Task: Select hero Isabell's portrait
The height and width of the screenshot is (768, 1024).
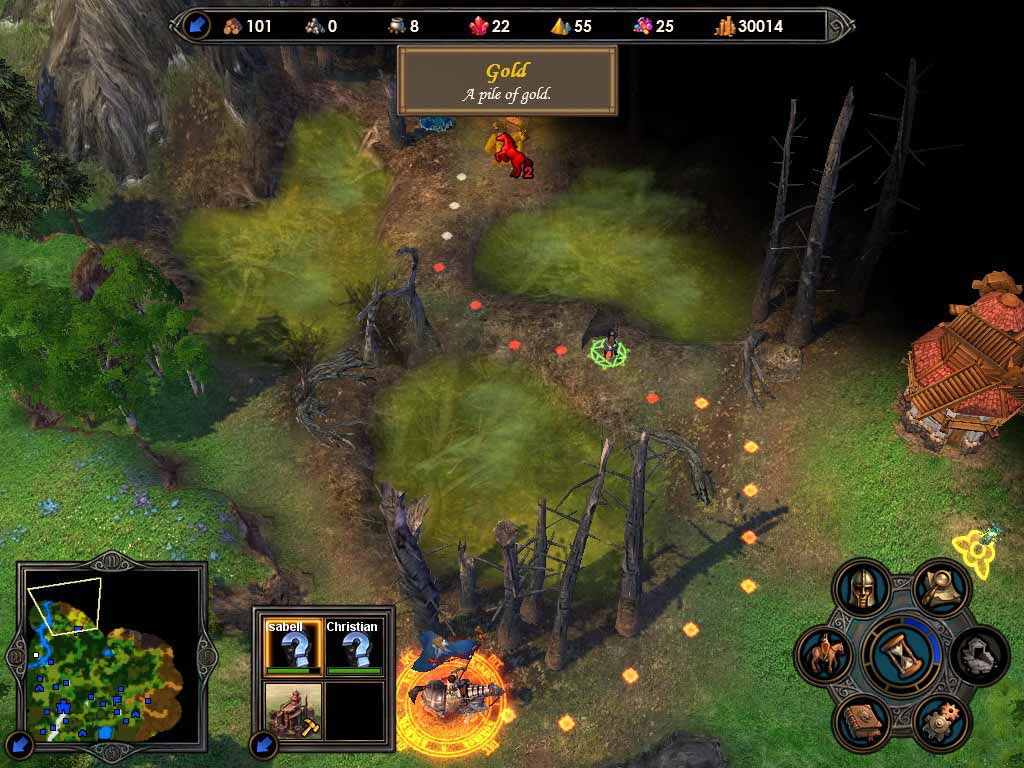Action: click(293, 647)
